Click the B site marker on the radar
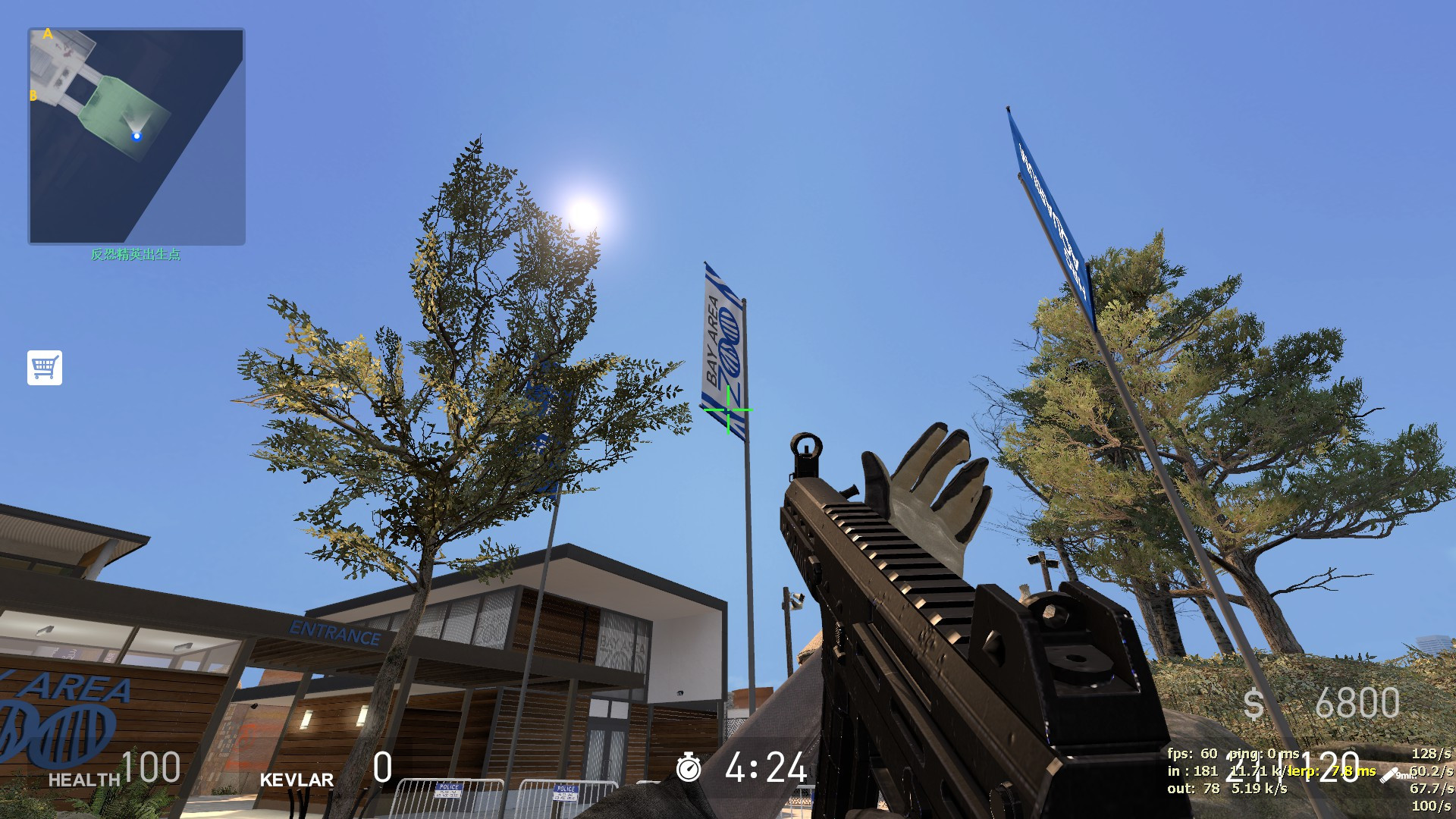Image resolution: width=1456 pixels, height=819 pixels. (x=34, y=96)
